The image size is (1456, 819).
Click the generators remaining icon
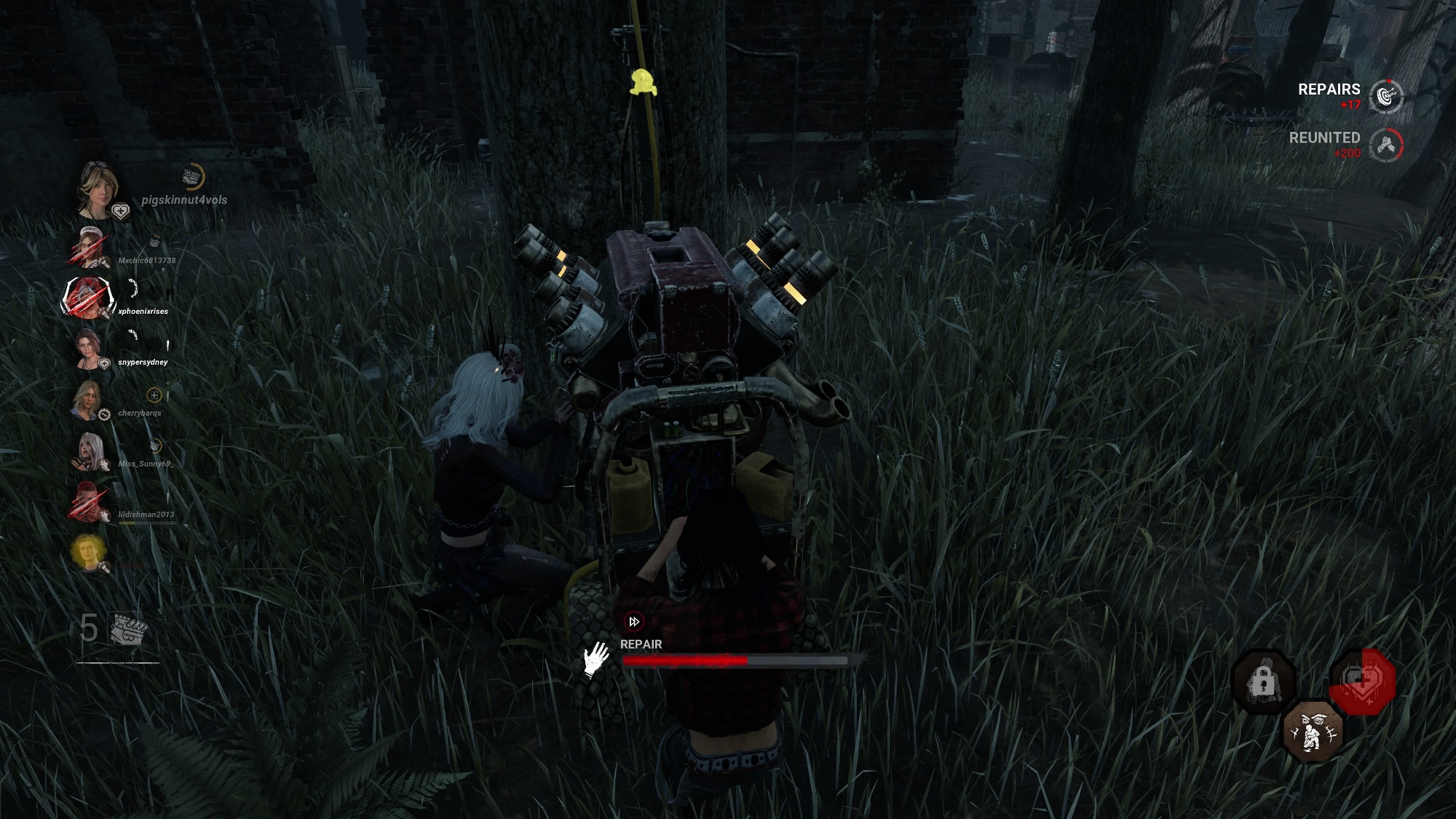129,629
